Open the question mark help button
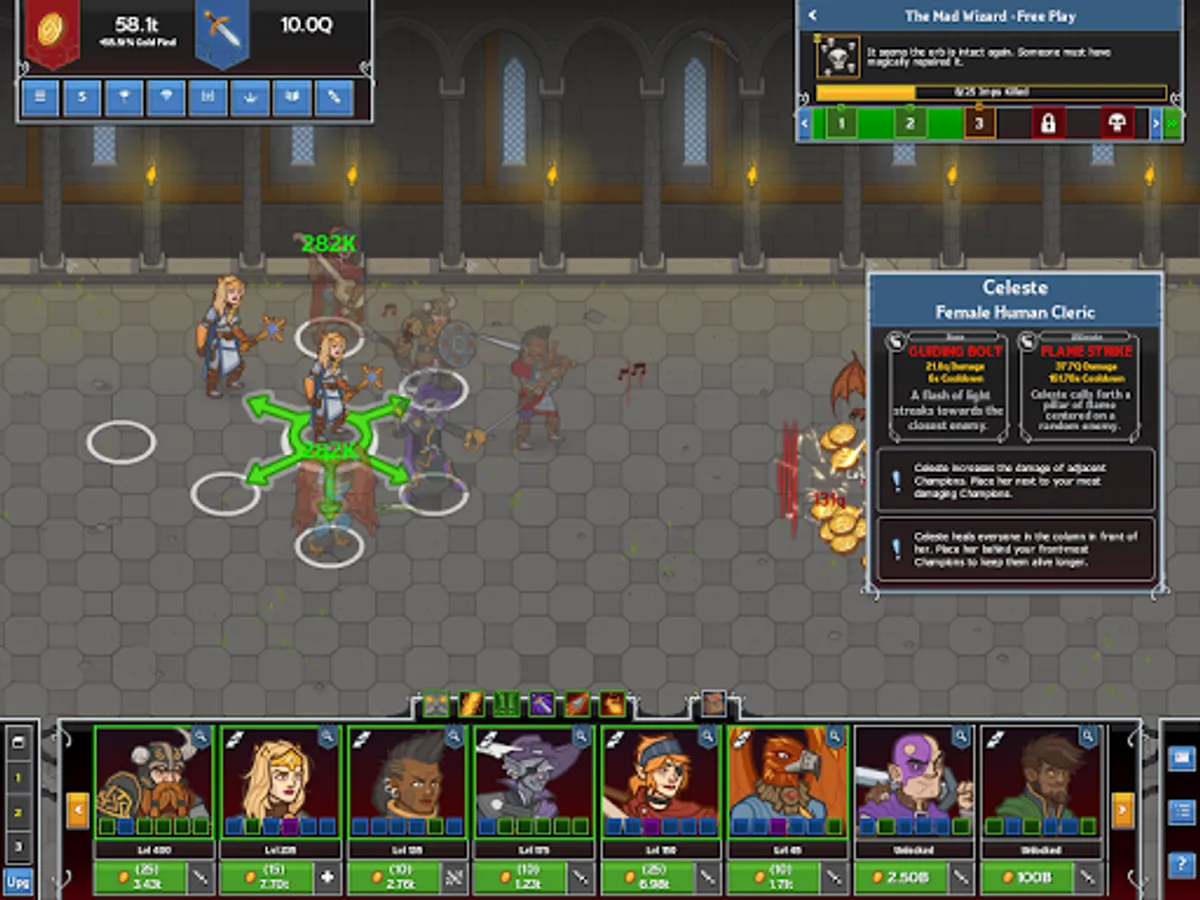This screenshot has height=900, width=1200. [1181, 865]
